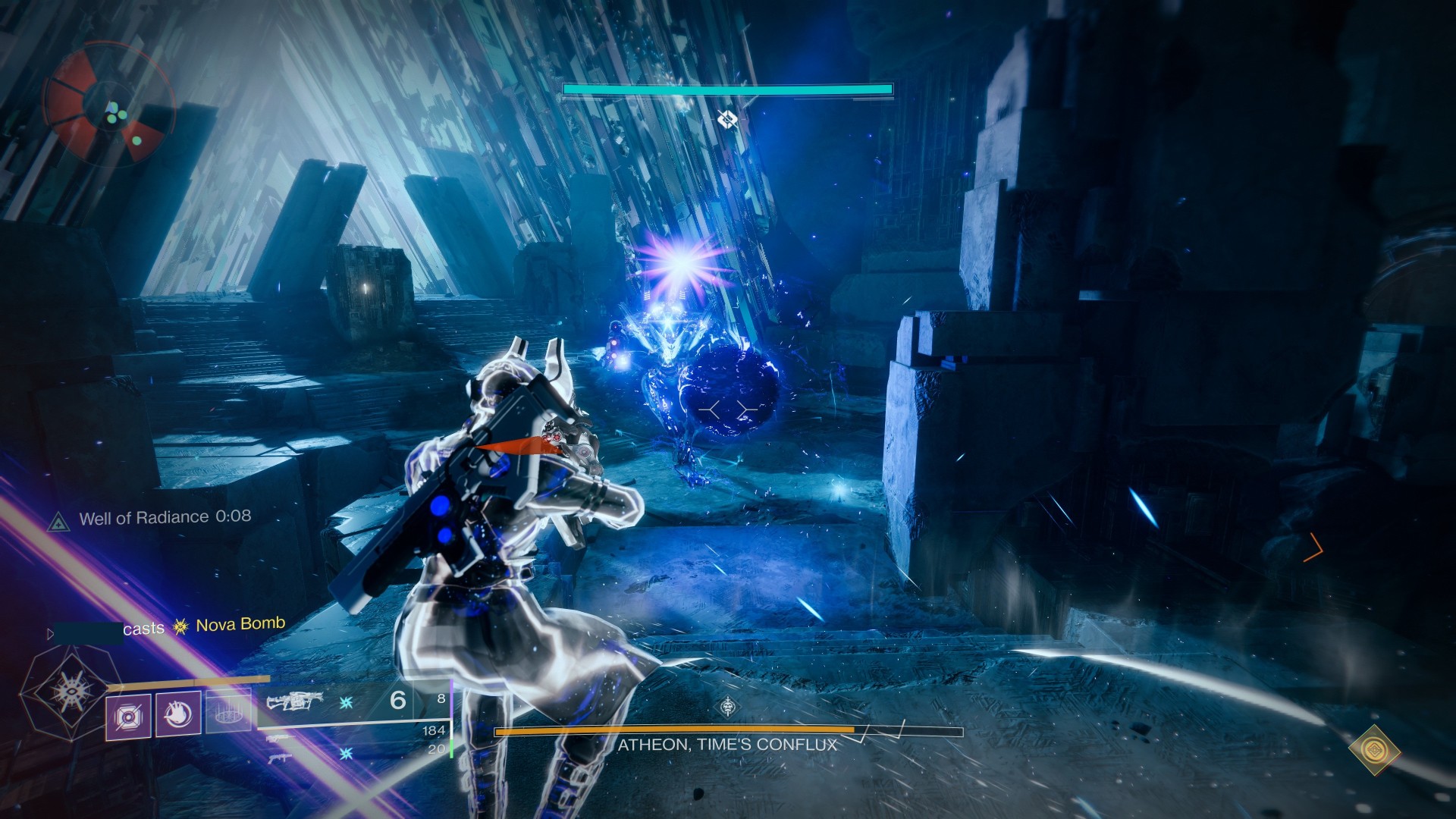Viewport: 1456px width, 819px height.
Task: Click the white diamond marker below the cyan bar
Action: point(726,119)
